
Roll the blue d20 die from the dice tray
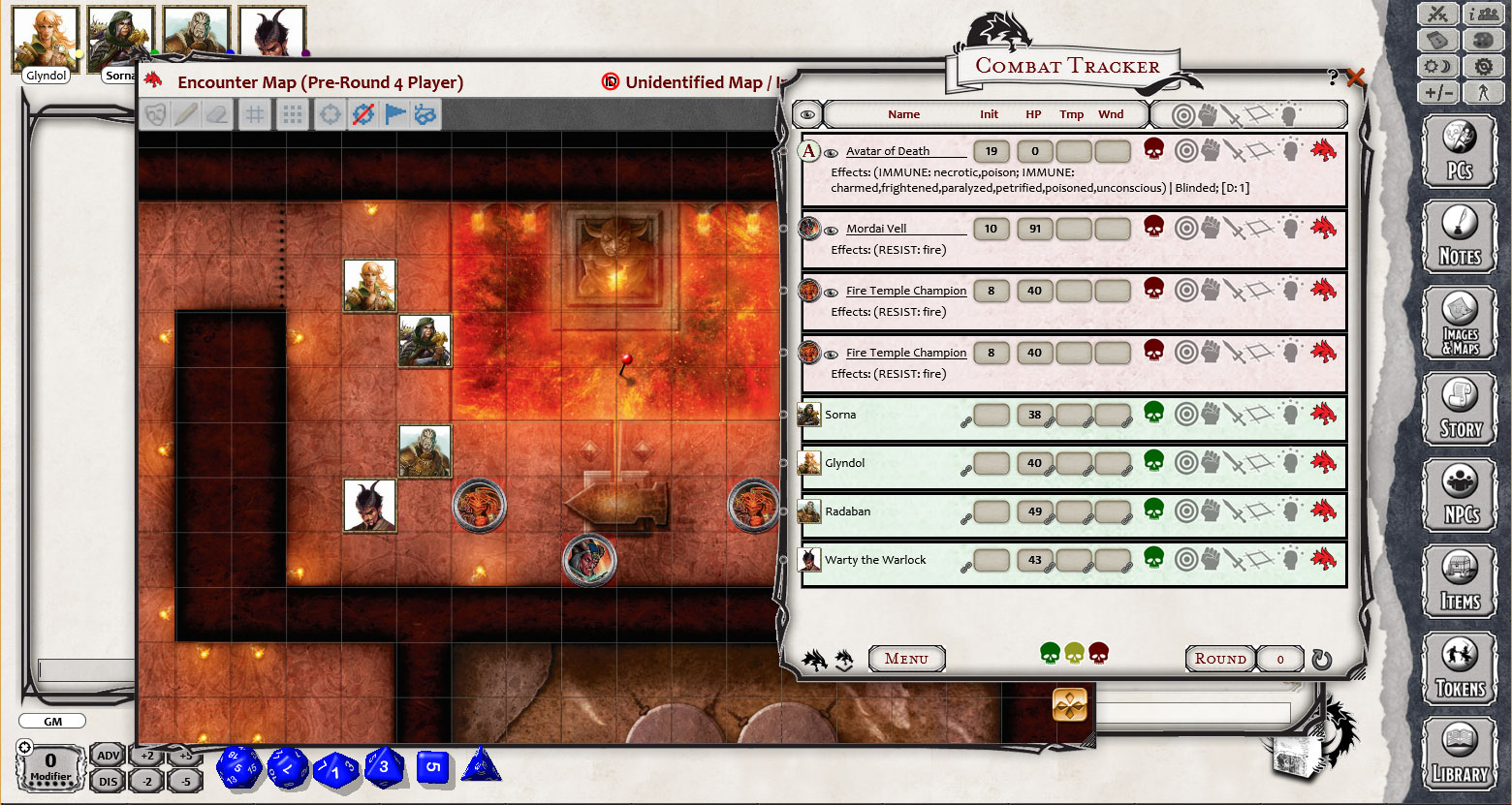tap(238, 766)
